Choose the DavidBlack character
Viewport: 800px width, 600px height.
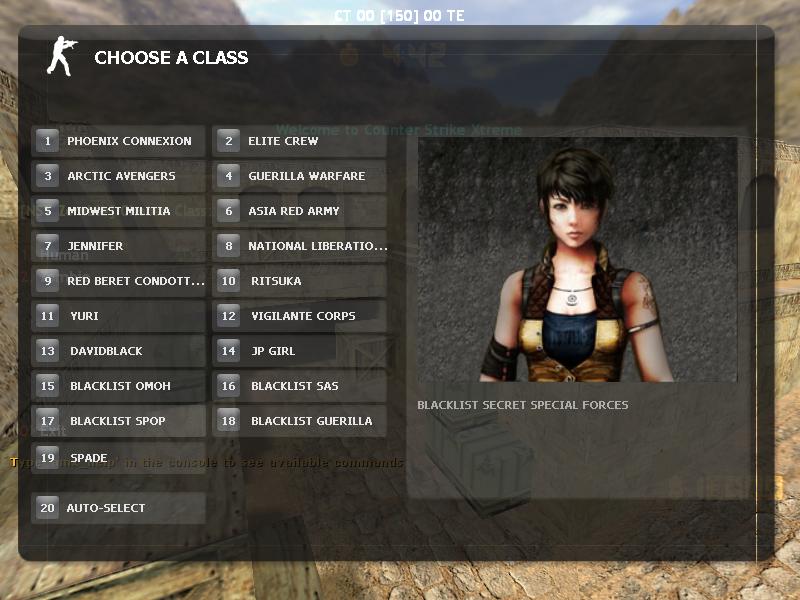[x=119, y=351]
